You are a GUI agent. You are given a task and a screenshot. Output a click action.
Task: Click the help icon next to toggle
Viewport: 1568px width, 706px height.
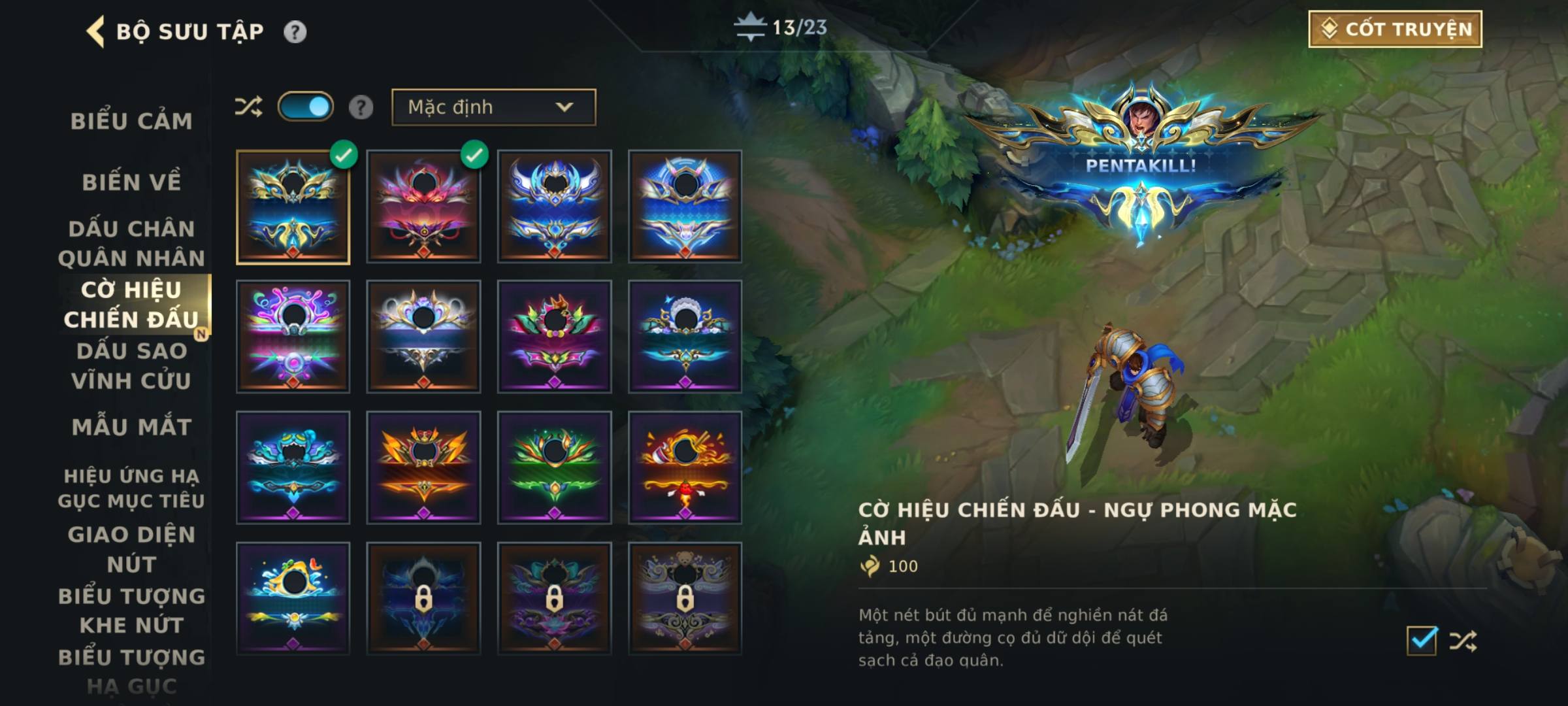click(x=361, y=107)
